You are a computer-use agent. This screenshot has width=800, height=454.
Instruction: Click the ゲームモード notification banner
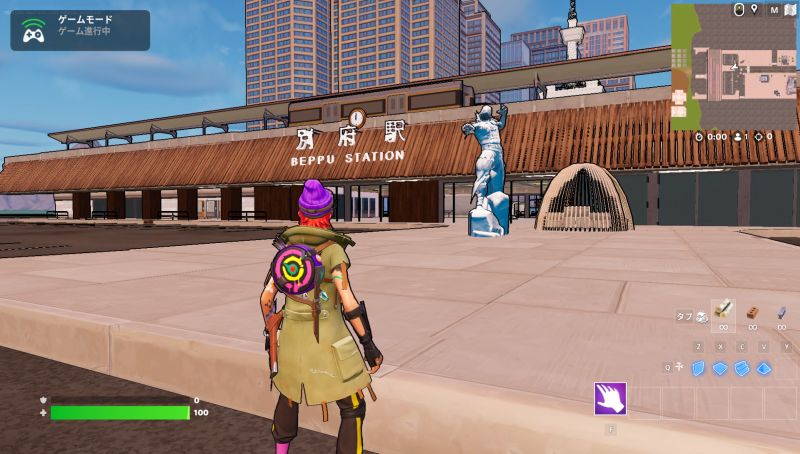coord(80,30)
